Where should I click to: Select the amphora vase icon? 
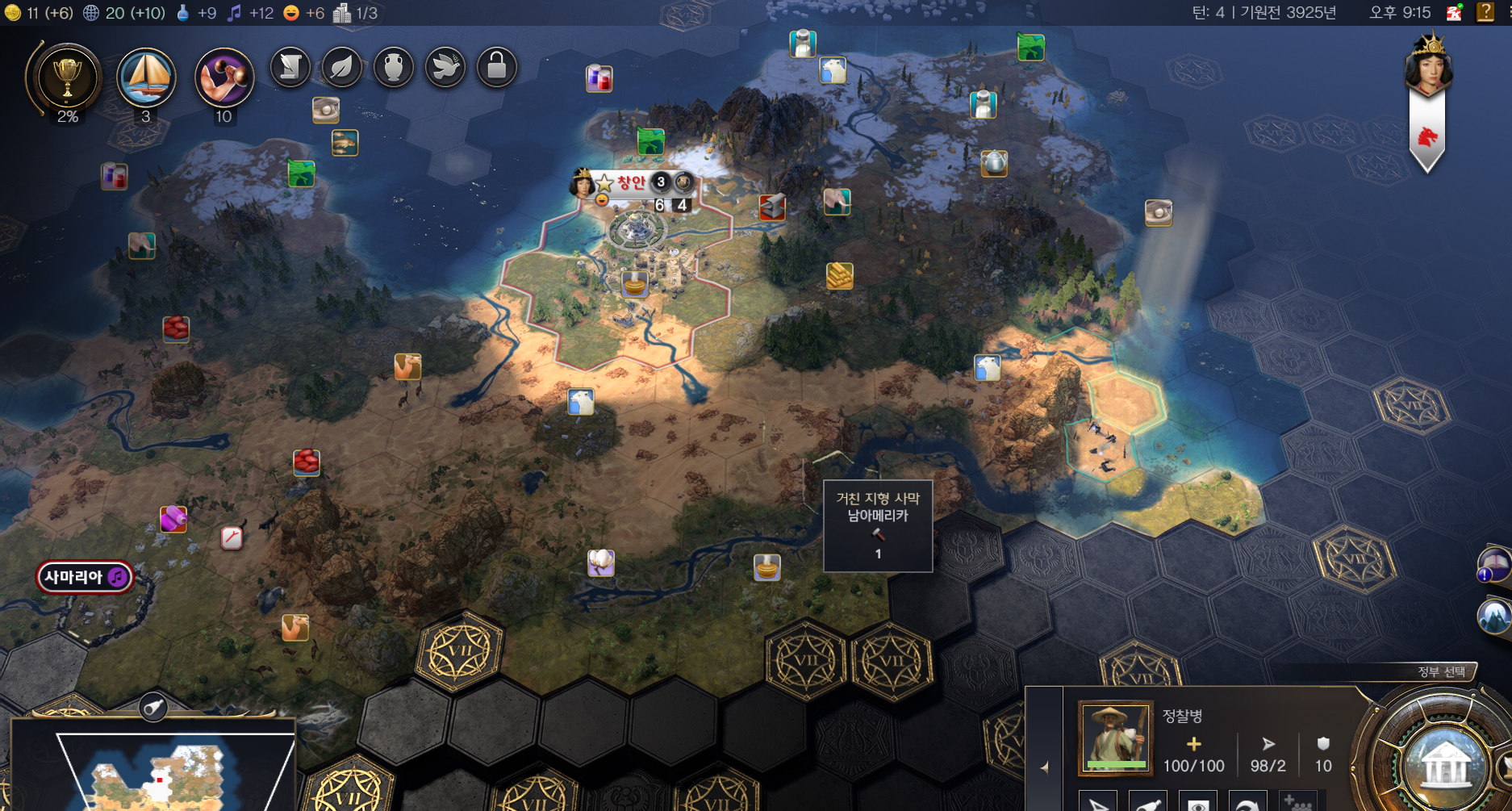[394, 67]
